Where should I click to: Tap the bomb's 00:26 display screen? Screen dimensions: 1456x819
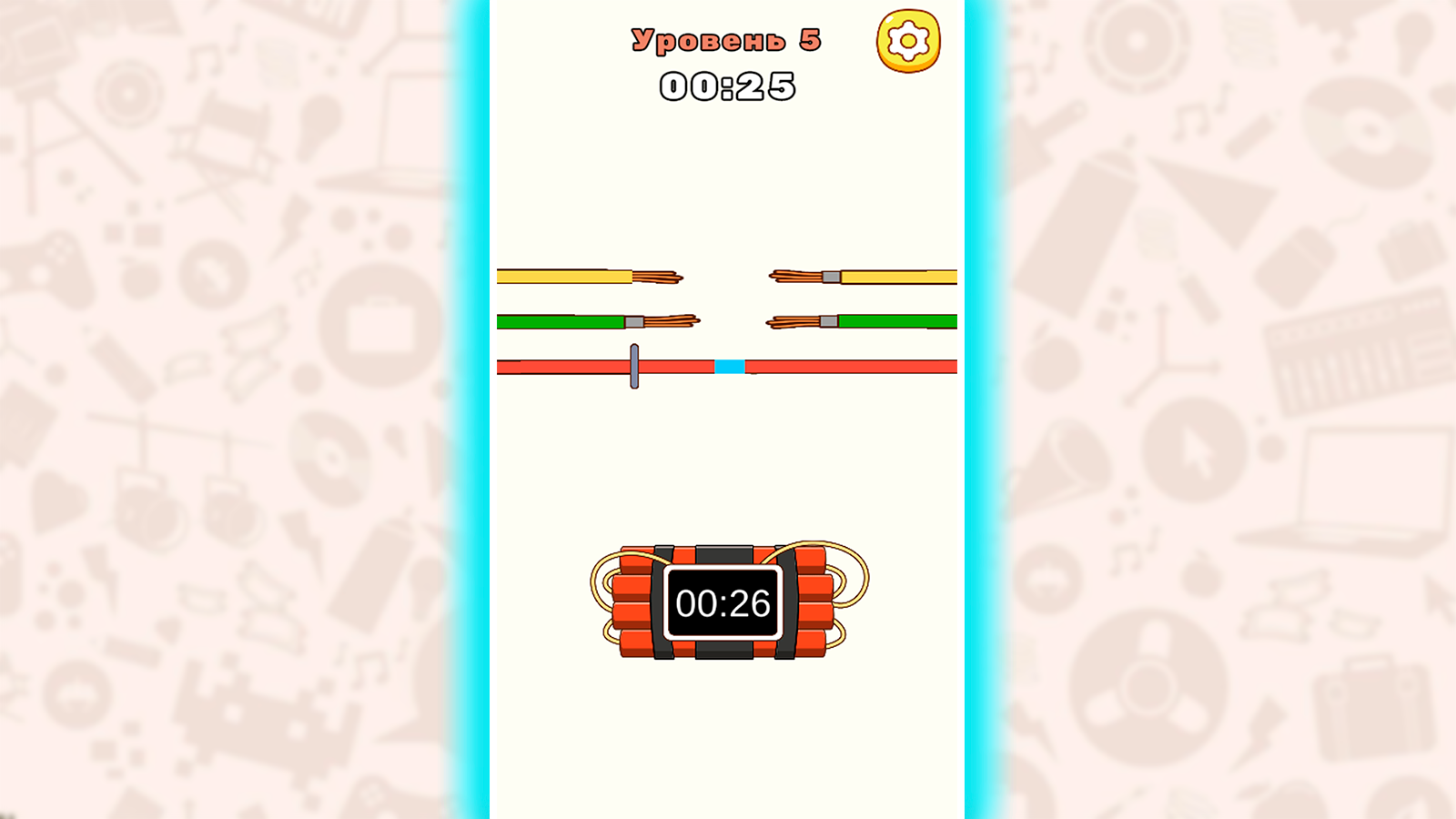tap(722, 602)
